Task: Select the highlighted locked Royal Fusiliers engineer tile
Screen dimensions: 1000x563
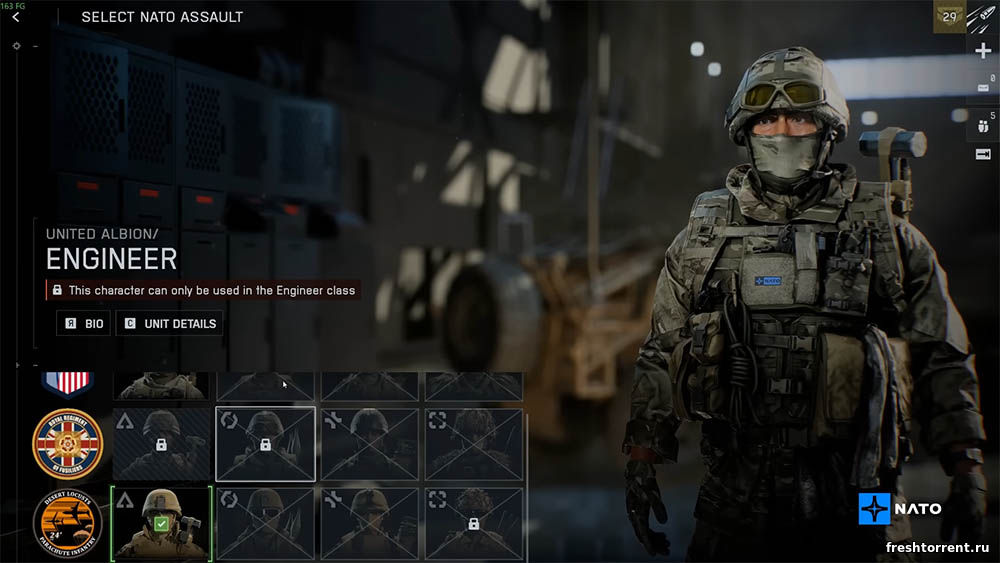Action: point(265,444)
